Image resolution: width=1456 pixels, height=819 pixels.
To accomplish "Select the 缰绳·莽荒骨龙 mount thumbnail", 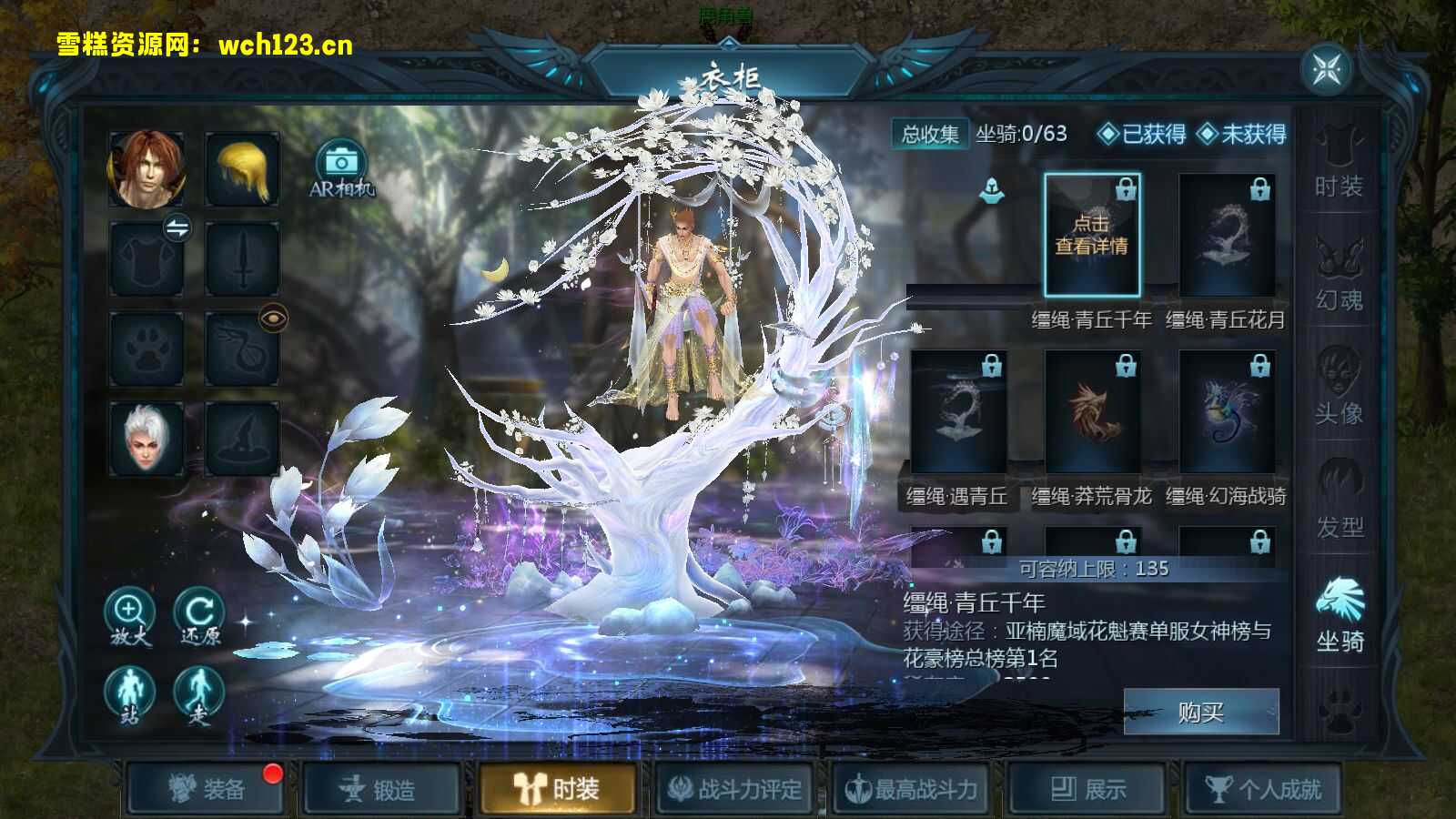I will [1089, 414].
